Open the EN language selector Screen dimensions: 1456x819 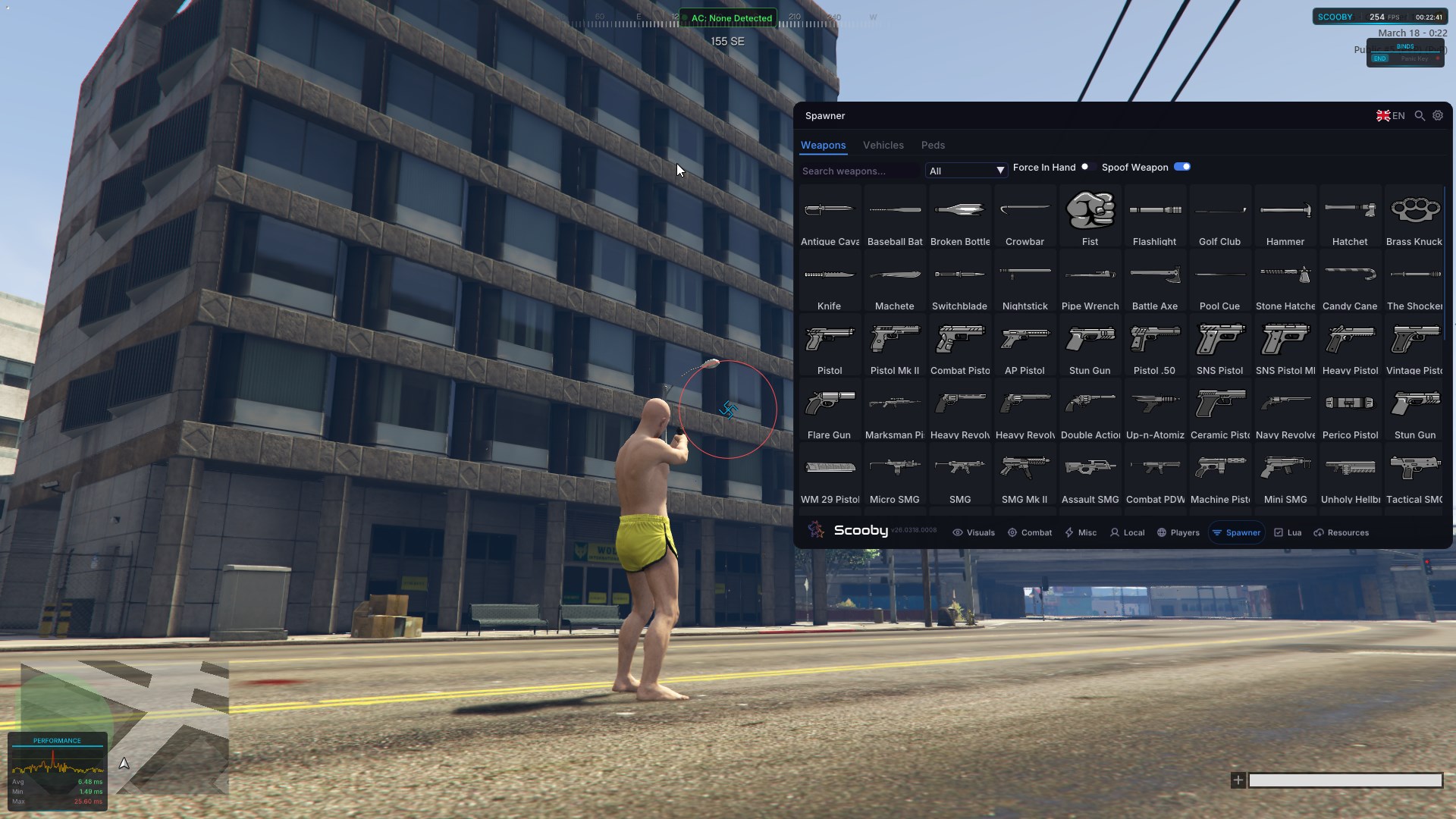tap(1389, 115)
